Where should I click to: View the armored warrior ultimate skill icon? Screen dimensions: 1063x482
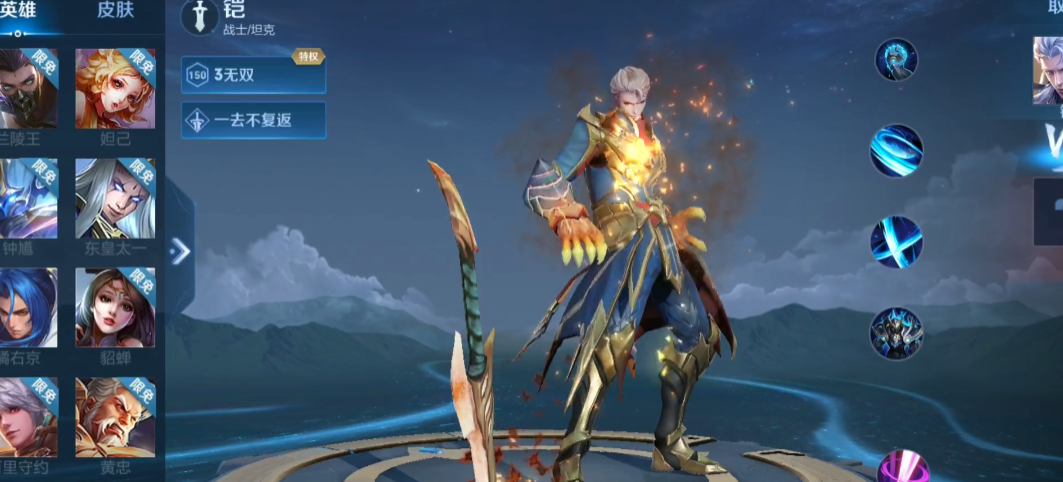[896, 333]
